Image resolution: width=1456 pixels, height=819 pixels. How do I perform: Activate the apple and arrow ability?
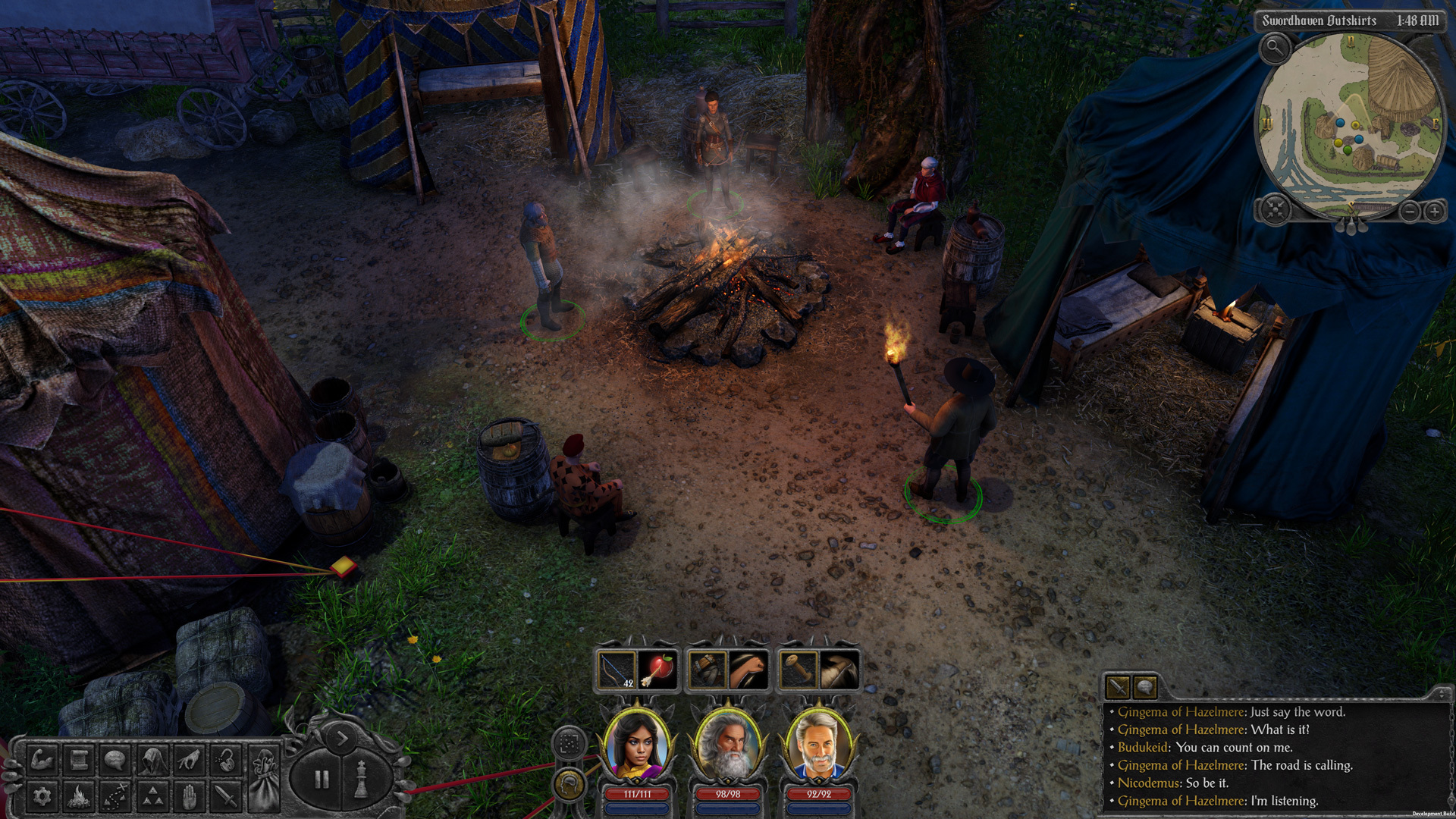click(x=658, y=670)
